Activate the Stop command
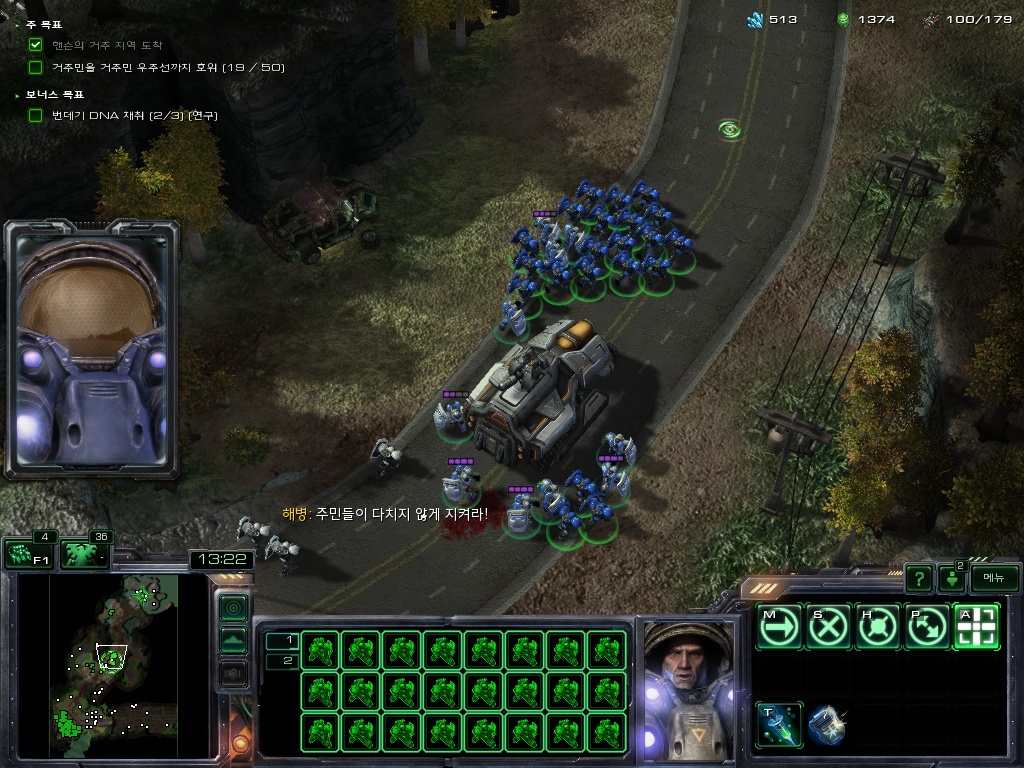 pos(828,627)
